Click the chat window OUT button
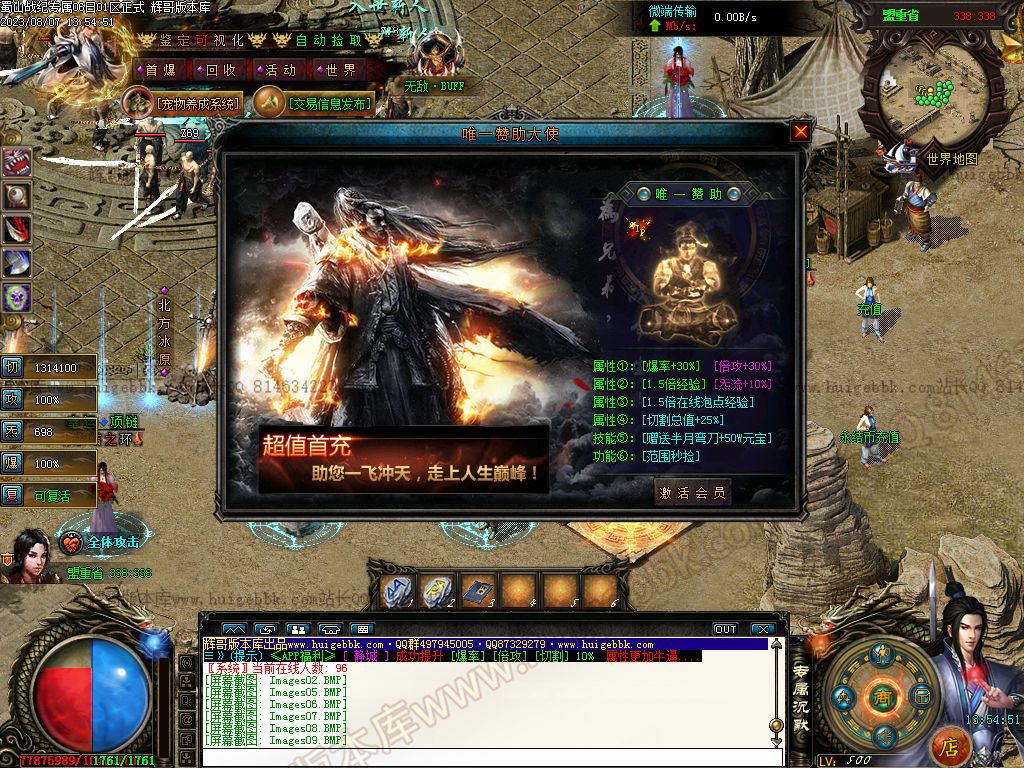The image size is (1024, 768). (725, 629)
